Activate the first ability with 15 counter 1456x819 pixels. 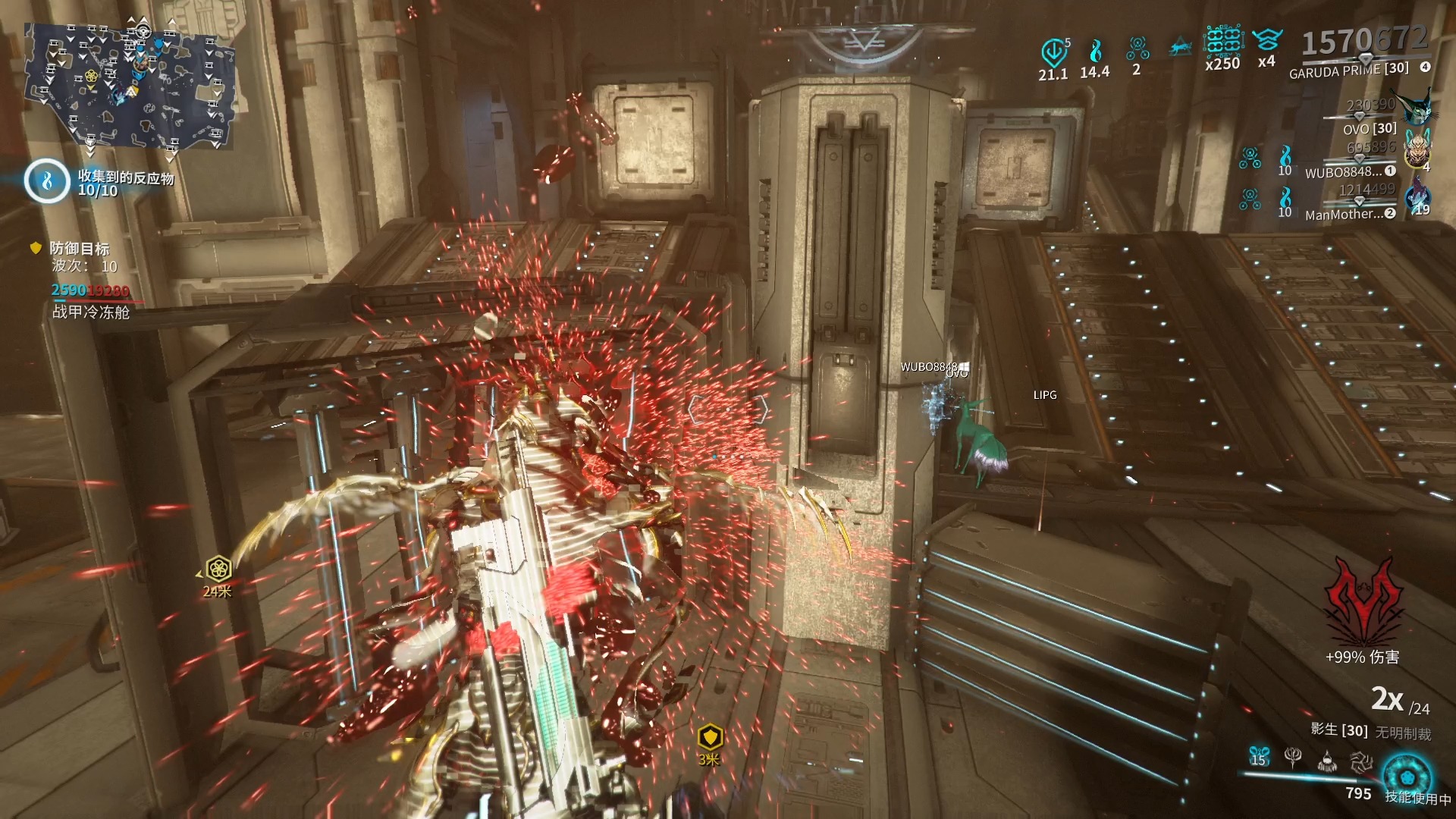pyautogui.click(x=1259, y=756)
